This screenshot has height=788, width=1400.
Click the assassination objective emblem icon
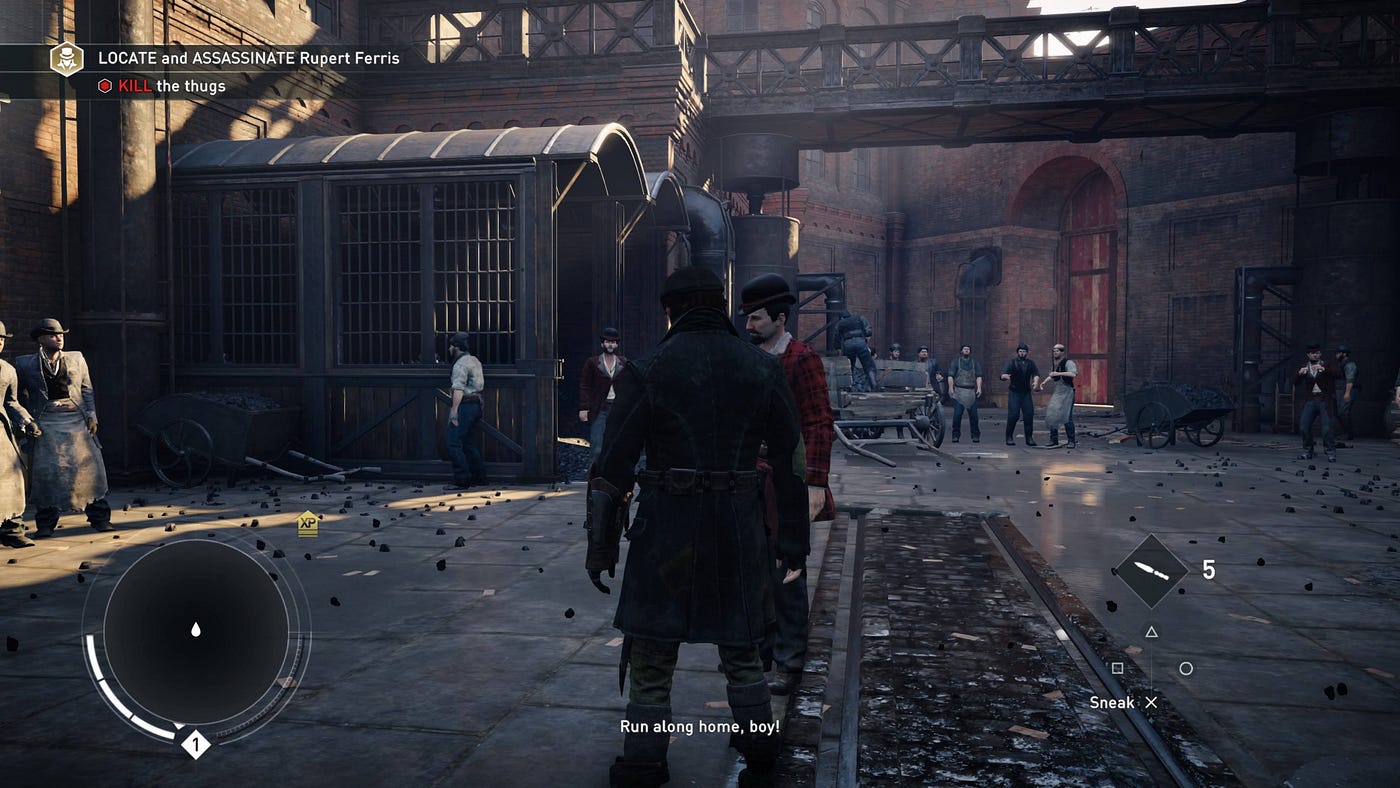(x=67, y=58)
